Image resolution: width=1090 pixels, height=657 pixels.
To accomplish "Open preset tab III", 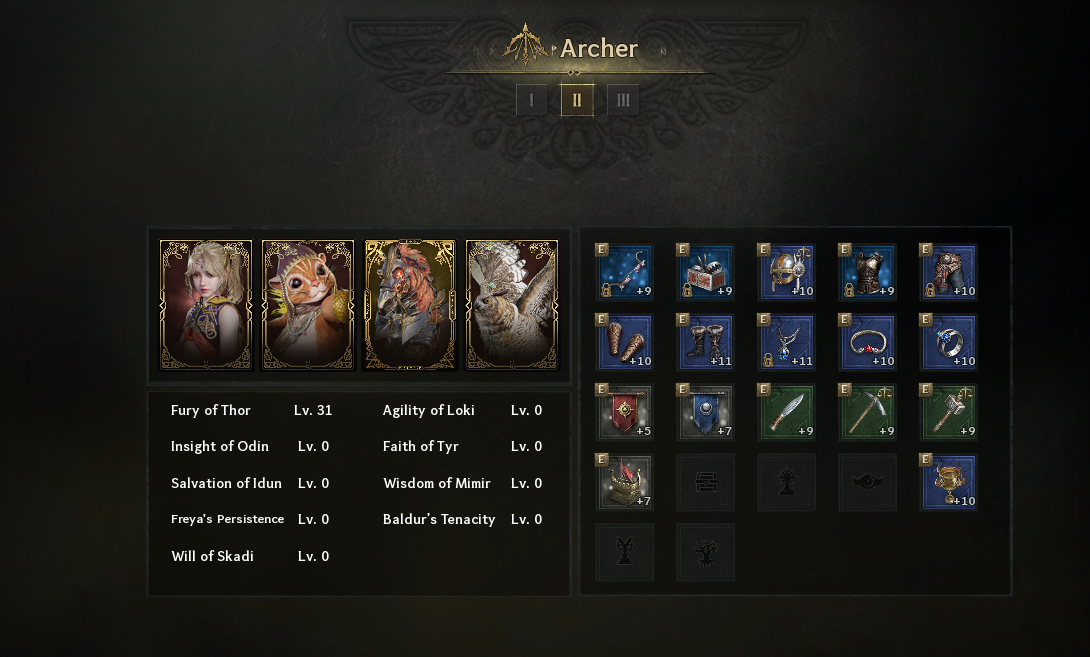I will 623,100.
